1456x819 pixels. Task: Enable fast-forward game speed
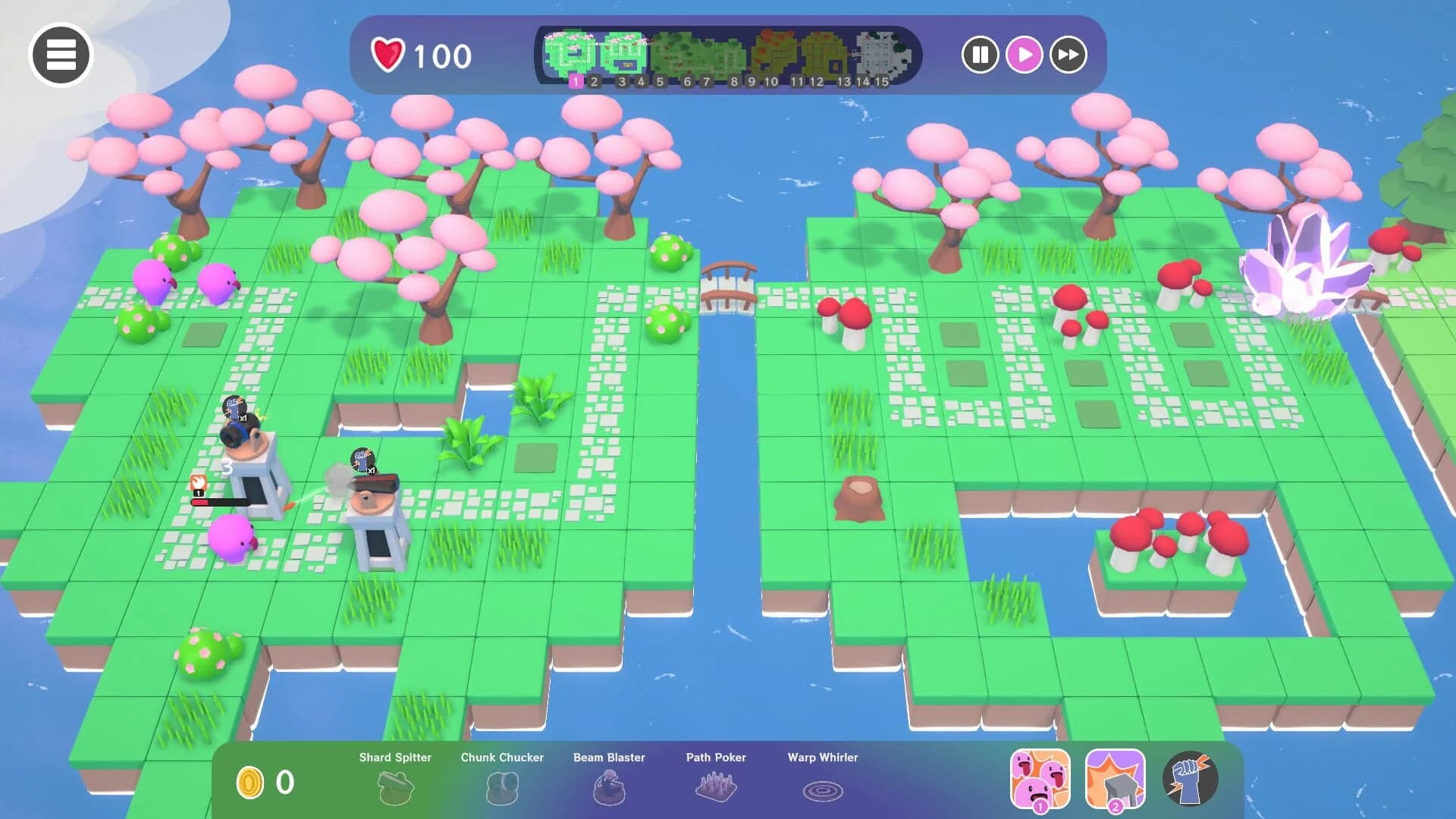click(x=1068, y=55)
